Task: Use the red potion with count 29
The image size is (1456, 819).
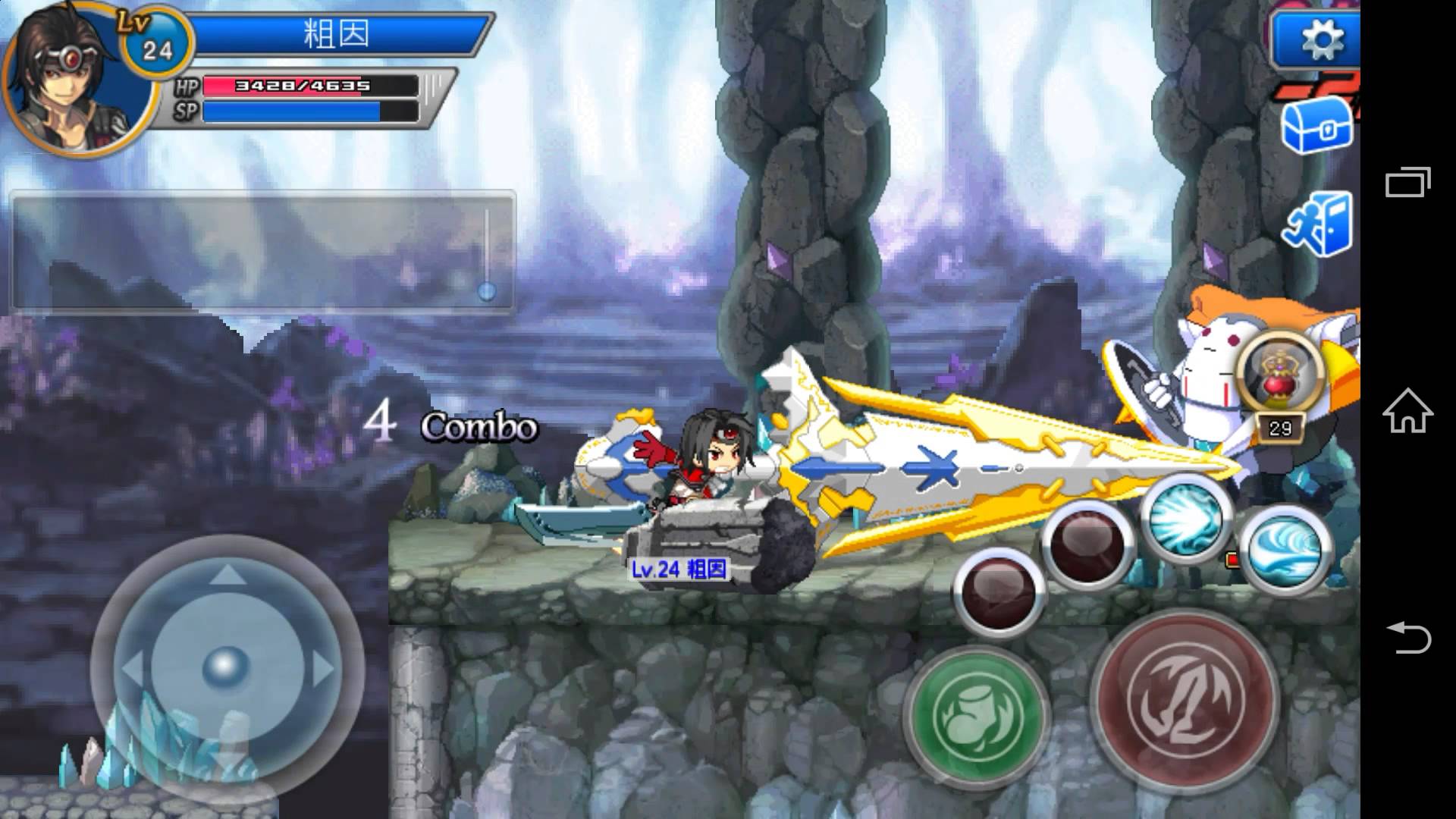Action: [x=1281, y=374]
